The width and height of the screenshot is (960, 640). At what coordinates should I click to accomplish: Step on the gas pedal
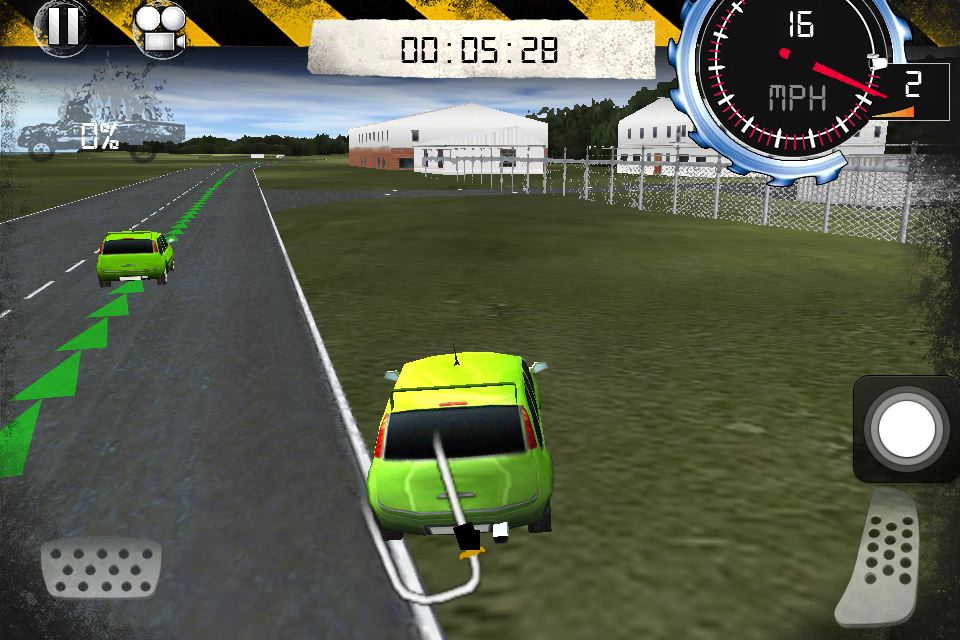(884, 558)
